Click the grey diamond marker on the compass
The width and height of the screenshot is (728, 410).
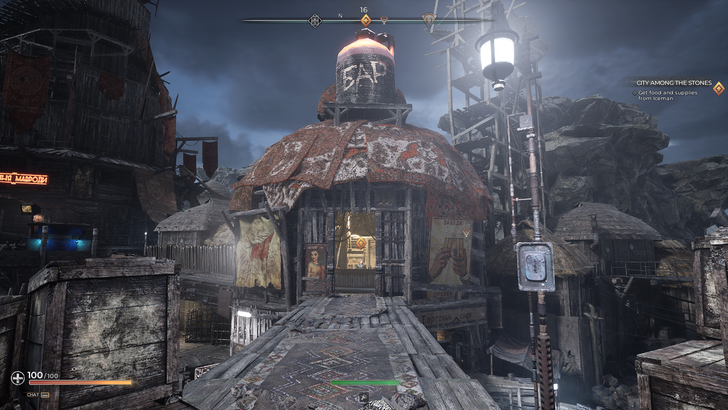(x=316, y=20)
